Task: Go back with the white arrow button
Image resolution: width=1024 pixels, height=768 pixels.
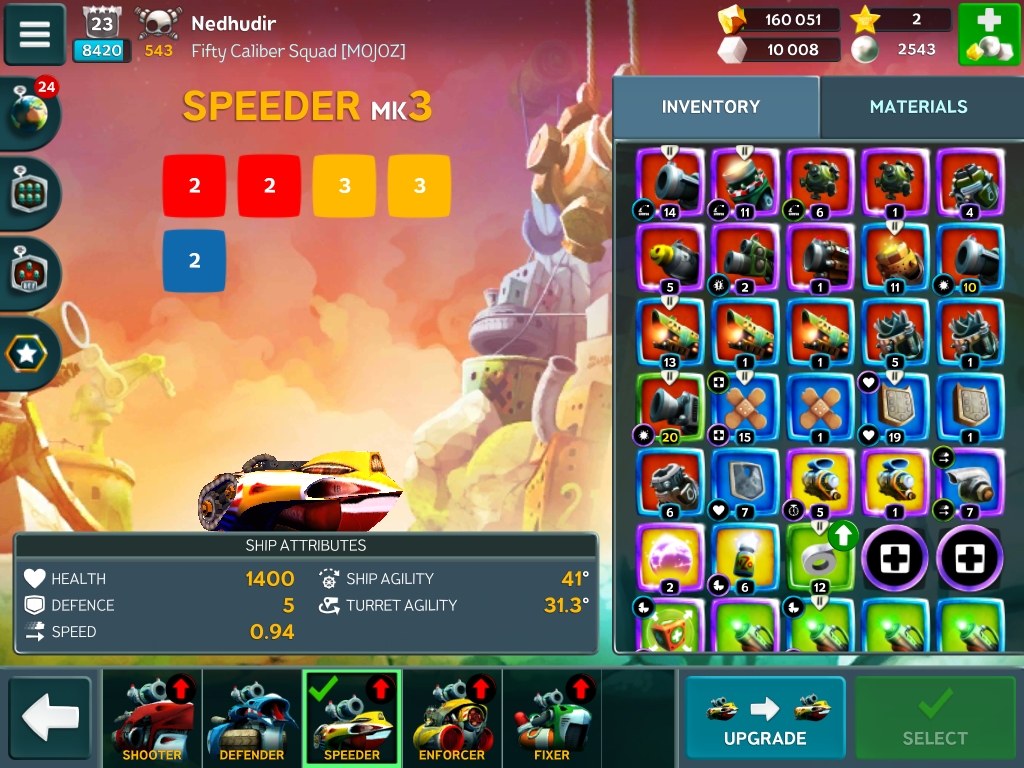Action: coord(50,717)
